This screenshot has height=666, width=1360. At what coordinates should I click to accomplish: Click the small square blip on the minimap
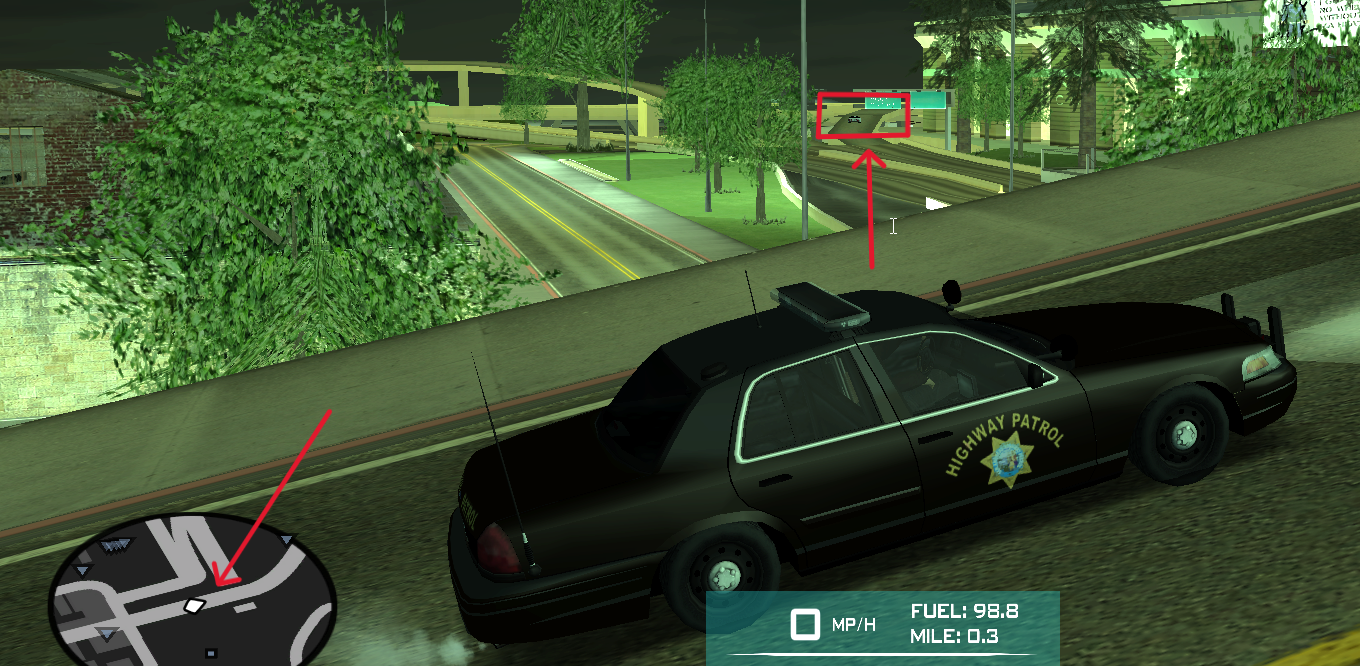[x=210, y=654]
